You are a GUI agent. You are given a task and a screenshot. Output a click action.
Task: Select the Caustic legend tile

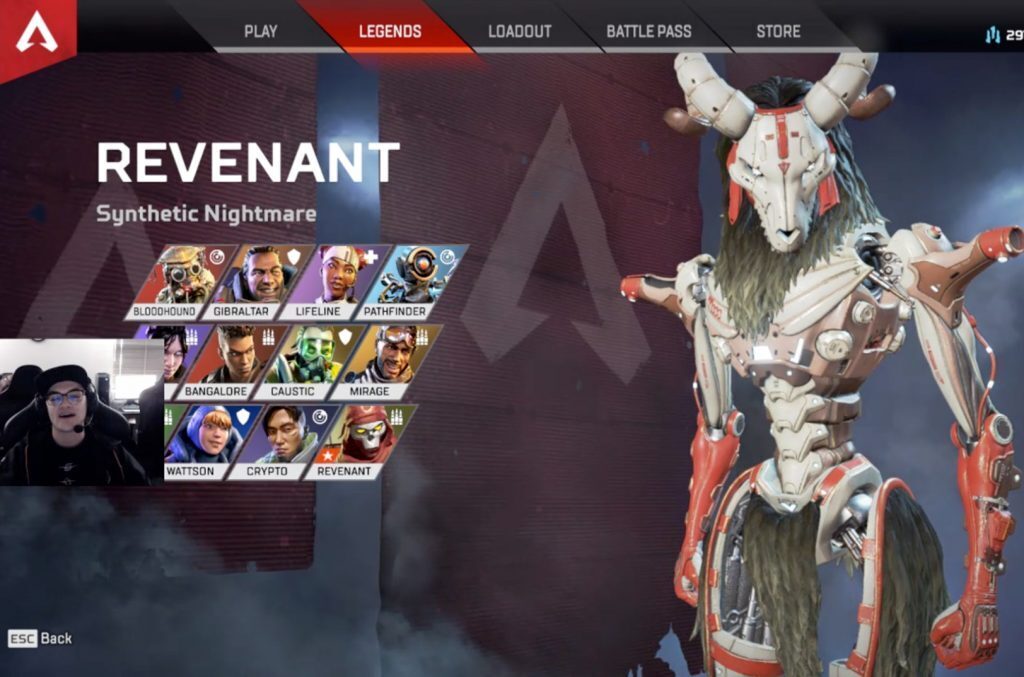(x=300, y=361)
